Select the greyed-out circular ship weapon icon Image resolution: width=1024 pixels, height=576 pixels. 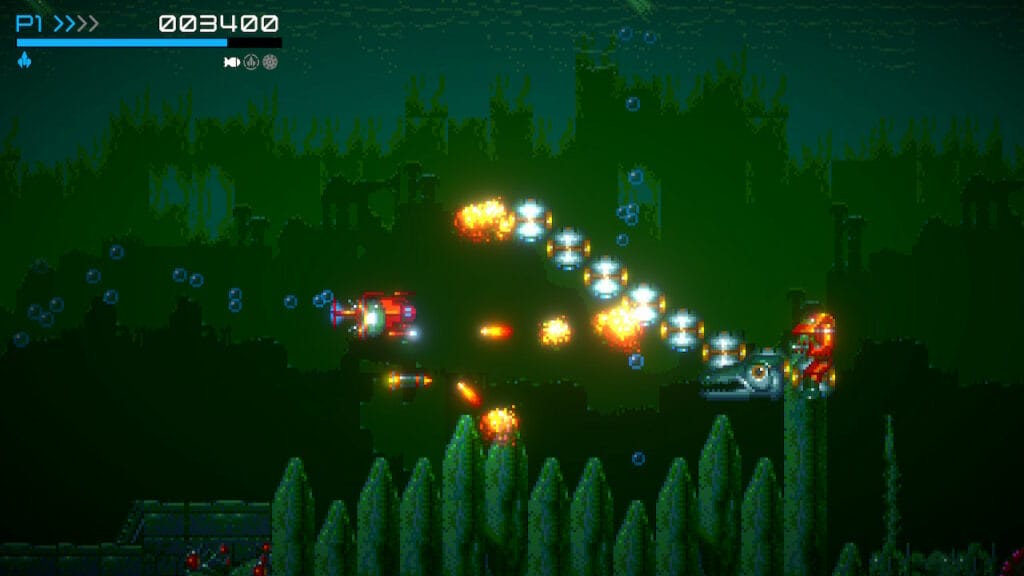[x=251, y=62]
